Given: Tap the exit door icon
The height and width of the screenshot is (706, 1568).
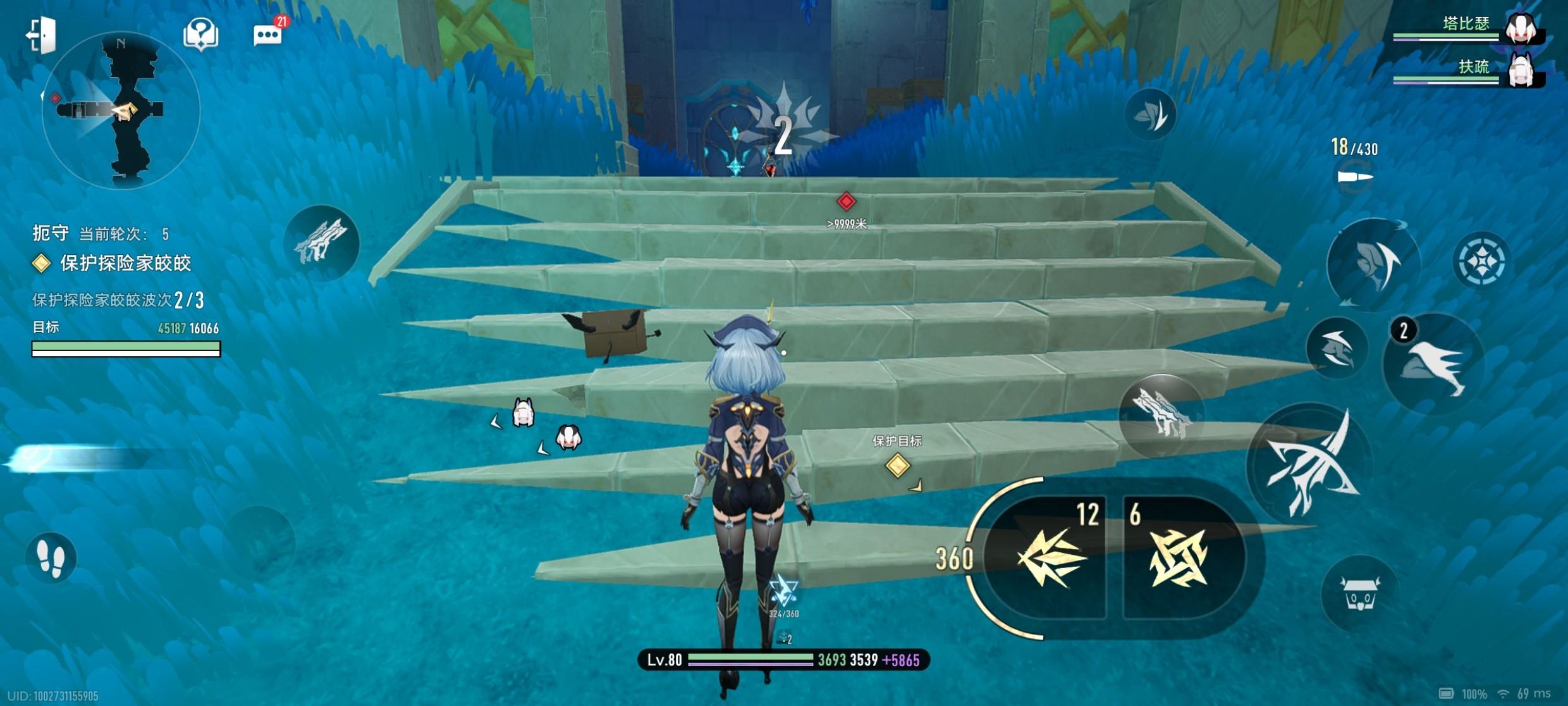Looking at the screenshot, I should 42,34.
